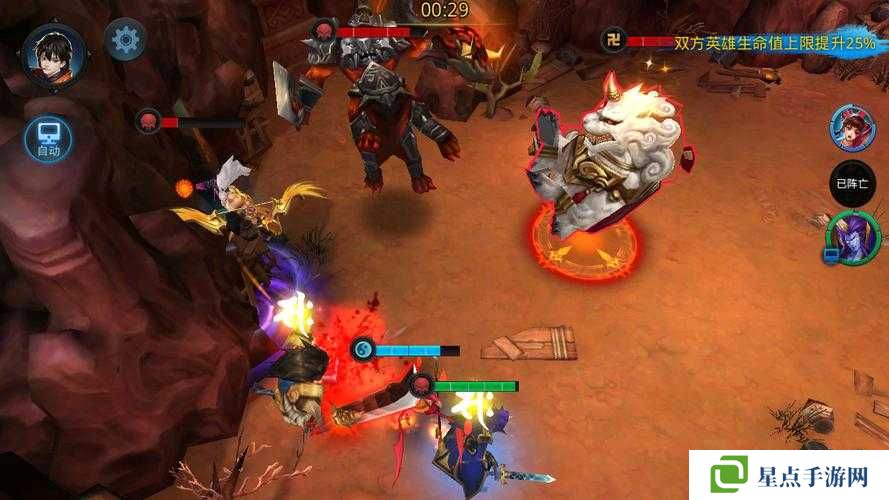
Task: Choose the purple-haired hero portrait
Action: [852, 238]
